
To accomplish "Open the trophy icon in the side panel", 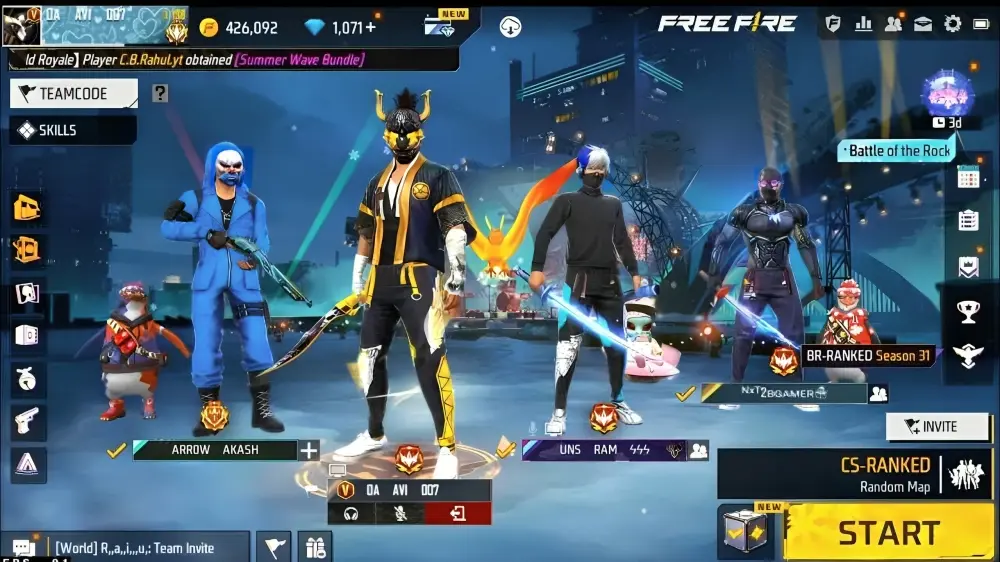I will (968, 312).
